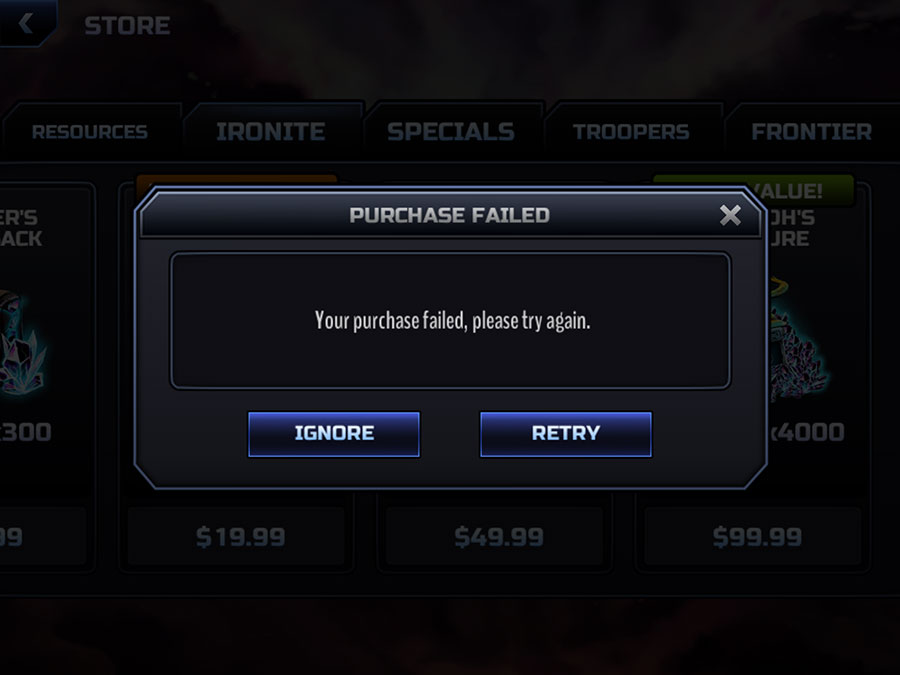The image size is (900, 675).
Task: Click the IGNORE button
Action: point(334,434)
